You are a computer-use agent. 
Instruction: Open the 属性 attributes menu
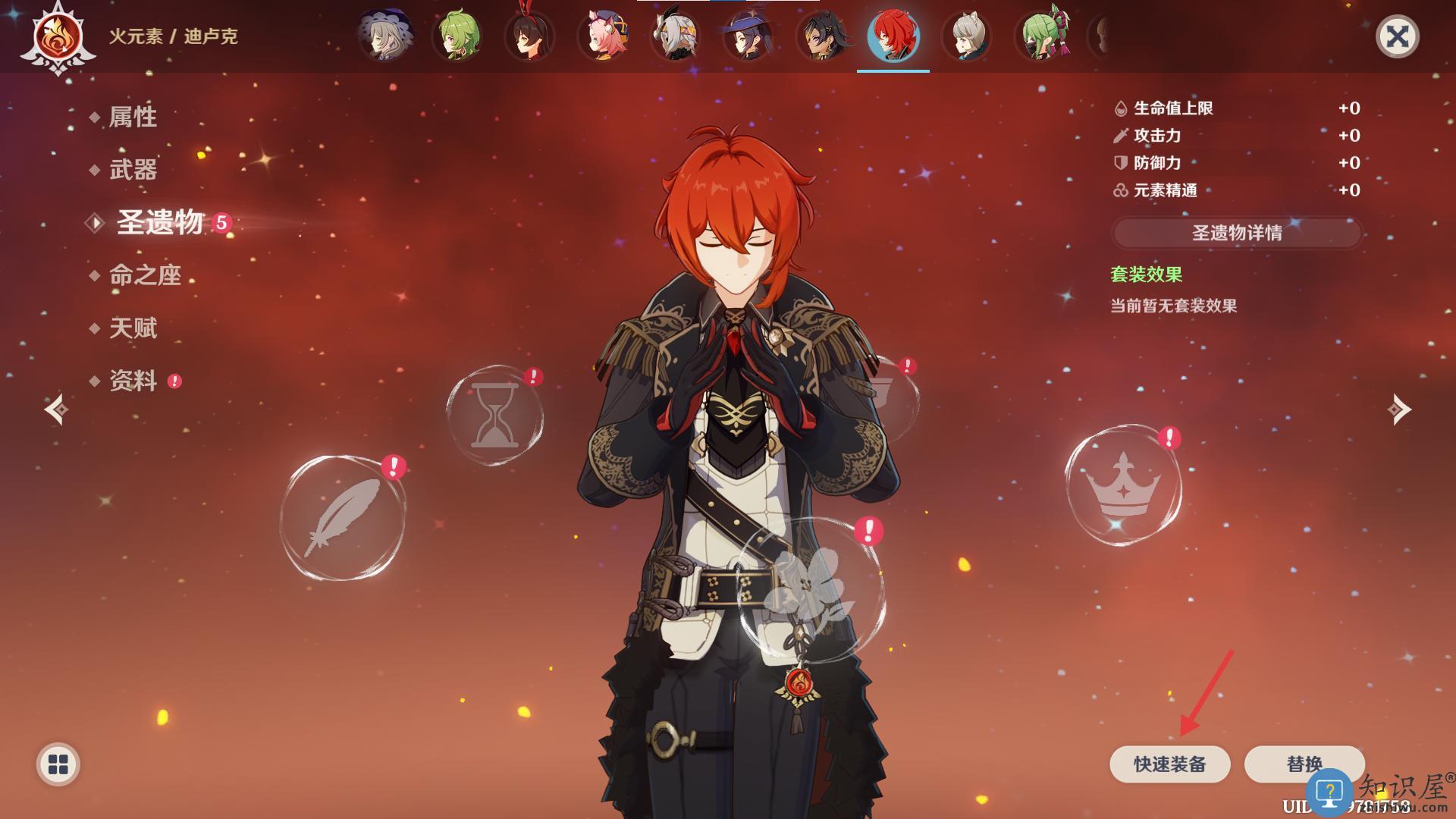pyautogui.click(x=133, y=117)
